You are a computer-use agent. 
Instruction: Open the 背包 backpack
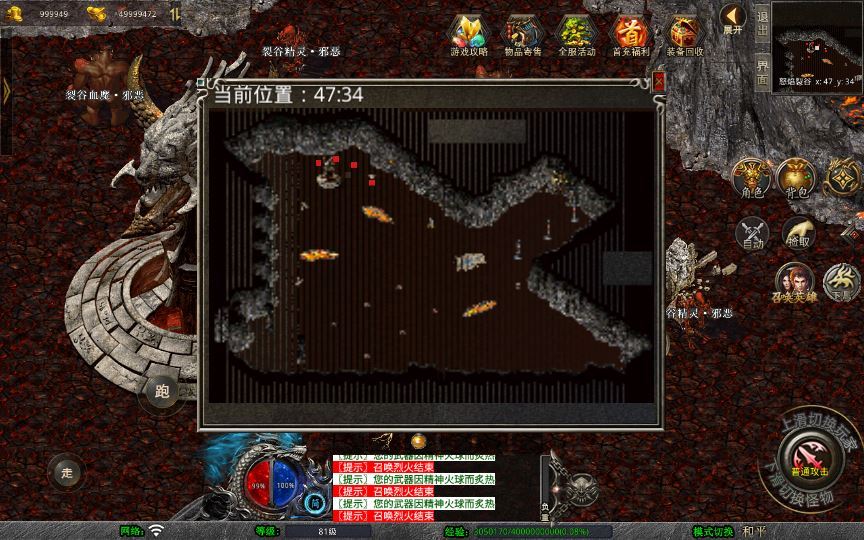coord(796,177)
